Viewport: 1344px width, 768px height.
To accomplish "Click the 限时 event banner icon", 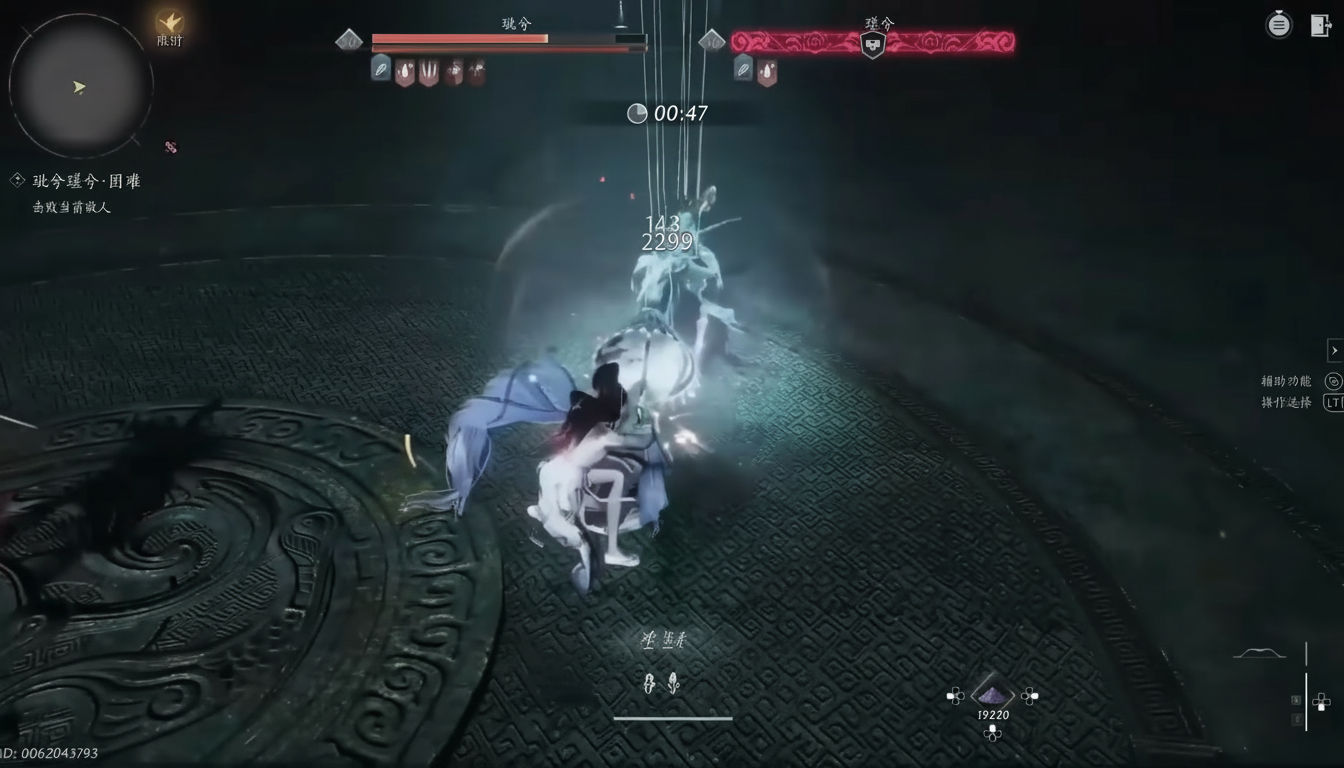I will 168,25.
